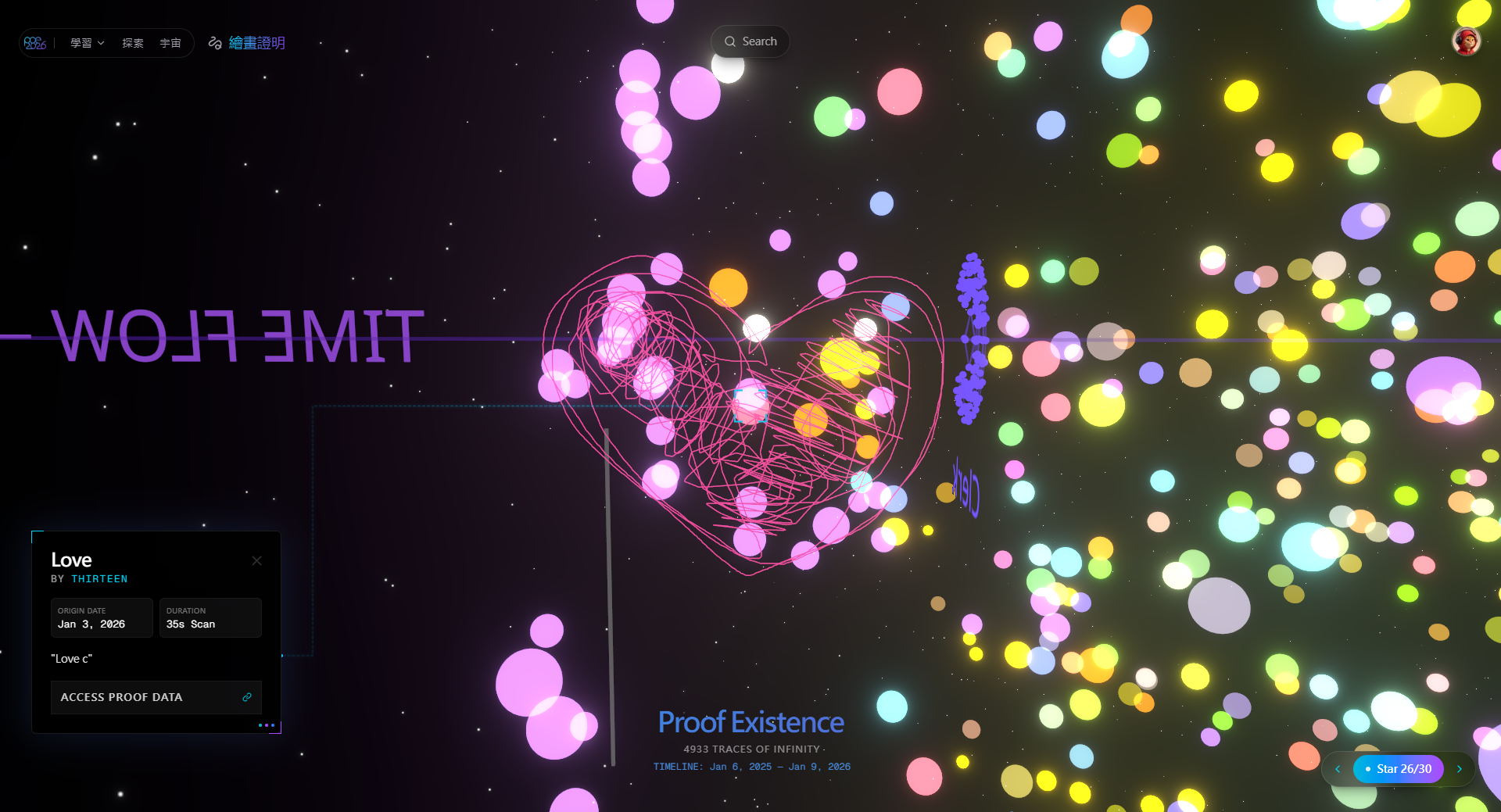
Task: Click the cyan dot at the Love panel bottom
Action: pyautogui.click(x=260, y=725)
